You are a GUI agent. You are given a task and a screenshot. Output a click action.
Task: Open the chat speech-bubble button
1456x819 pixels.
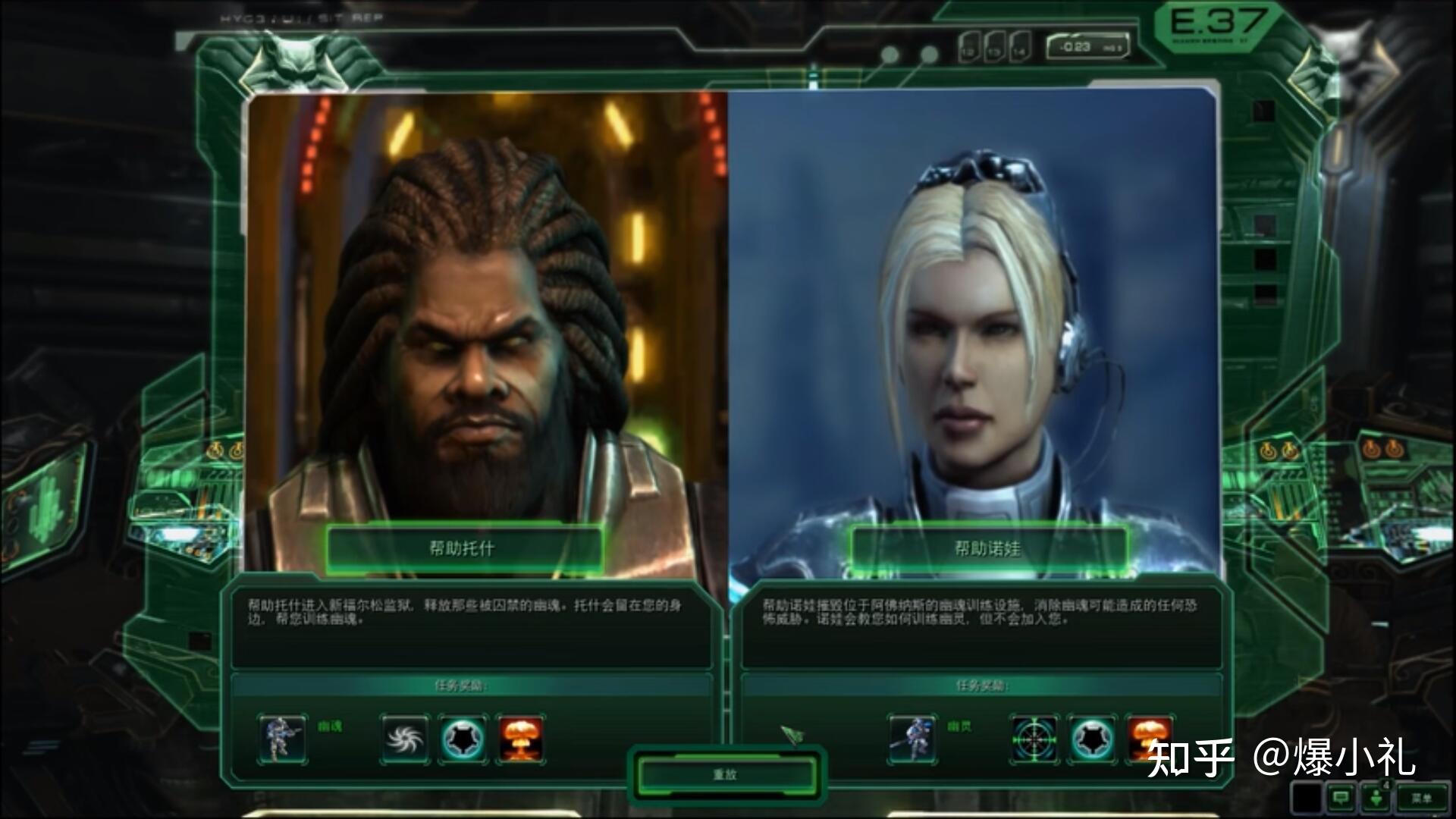[x=1341, y=798]
